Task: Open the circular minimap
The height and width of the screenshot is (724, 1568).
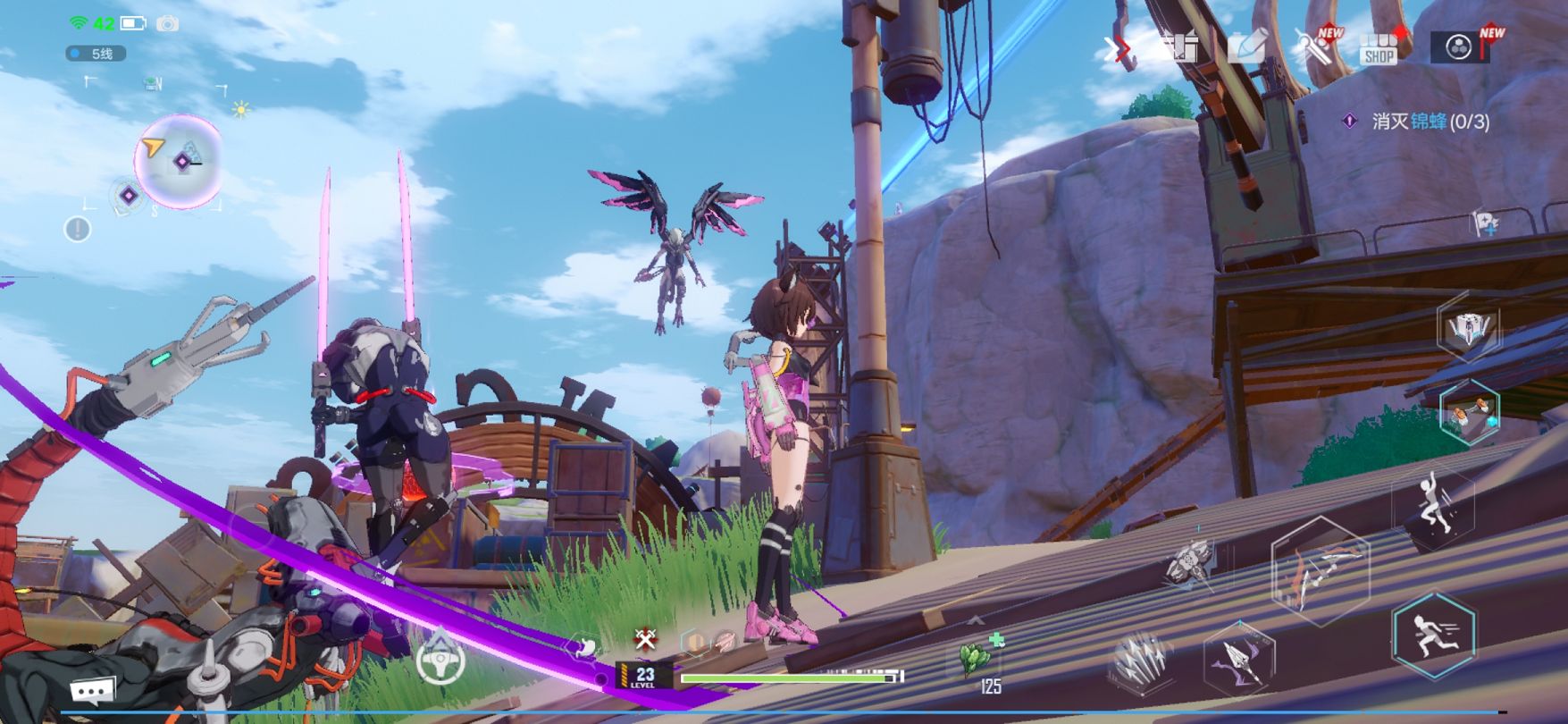Action: click(x=179, y=161)
